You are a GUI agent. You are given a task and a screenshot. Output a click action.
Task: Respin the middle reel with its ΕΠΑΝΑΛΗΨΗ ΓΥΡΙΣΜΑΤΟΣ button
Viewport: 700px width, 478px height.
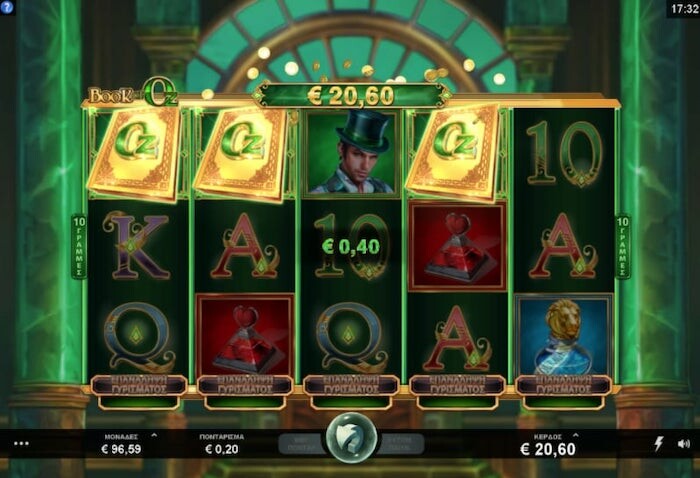point(351,385)
